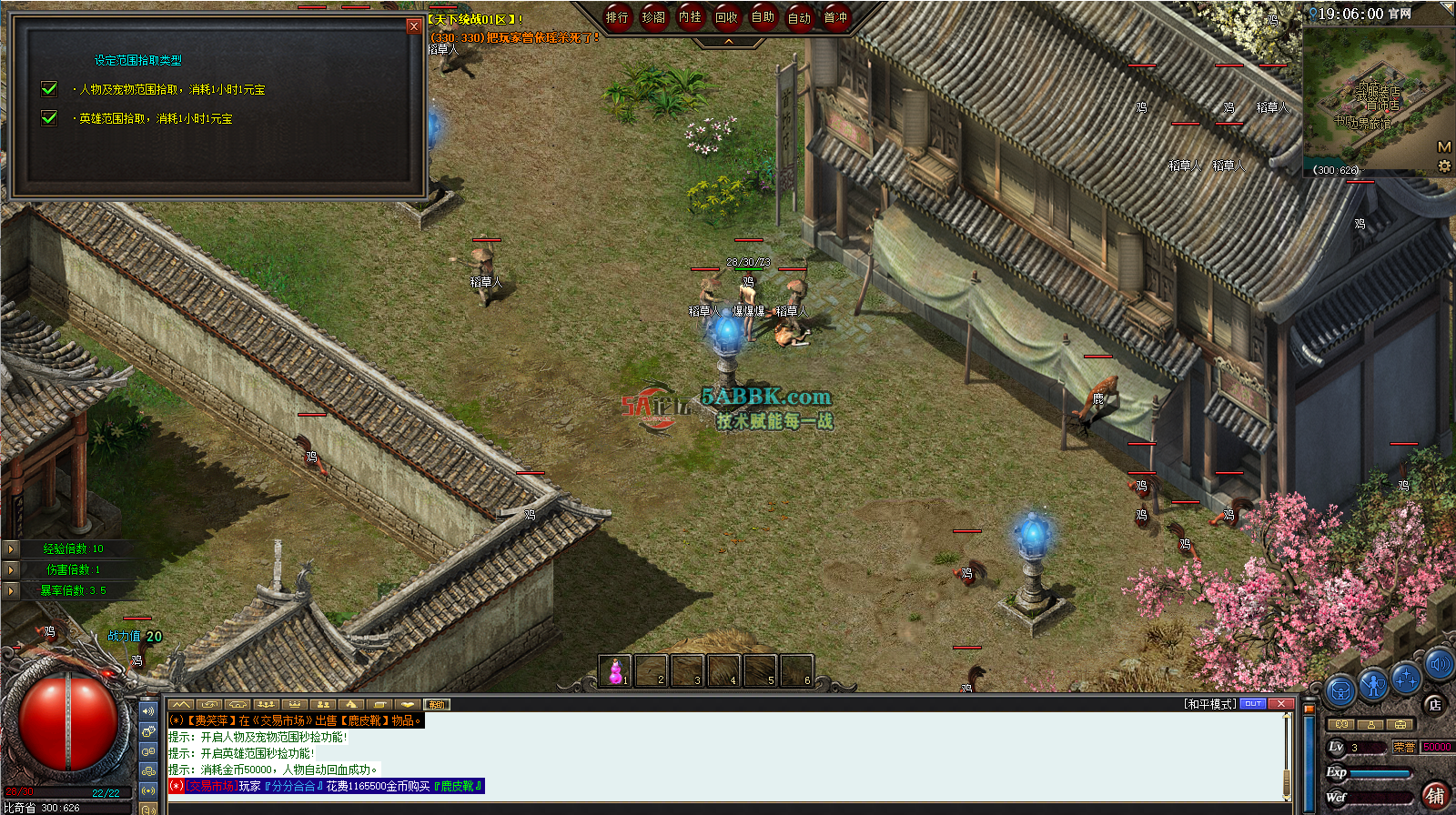Collapse the top menu bar arrow
This screenshot has width=1456, height=815.
728,42
